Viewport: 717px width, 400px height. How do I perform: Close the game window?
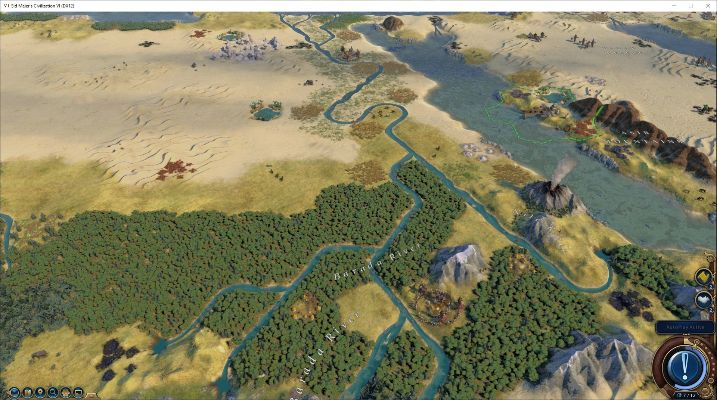pyautogui.click(x=704, y=6)
